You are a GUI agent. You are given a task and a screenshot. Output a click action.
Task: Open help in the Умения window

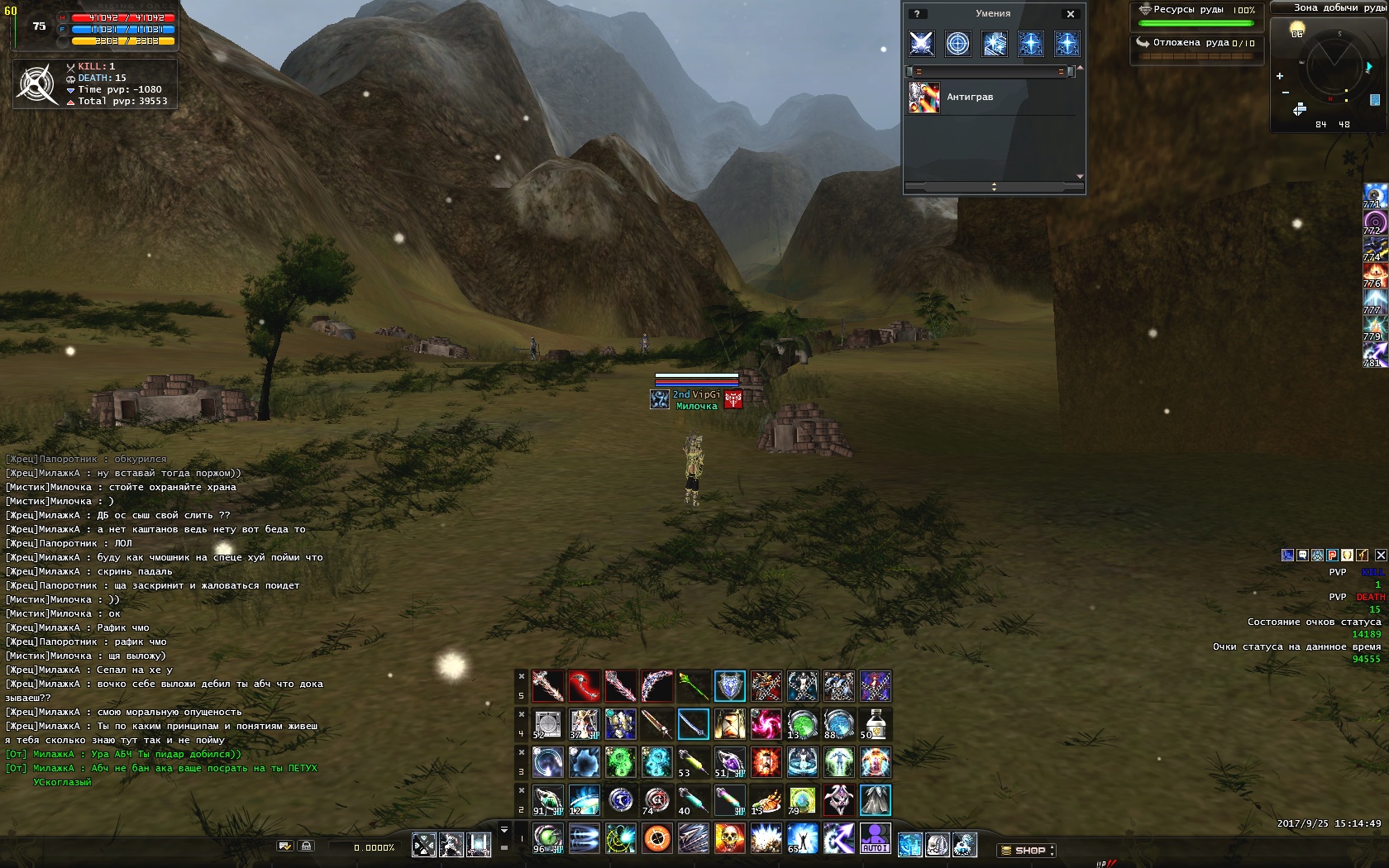click(917, 14)
